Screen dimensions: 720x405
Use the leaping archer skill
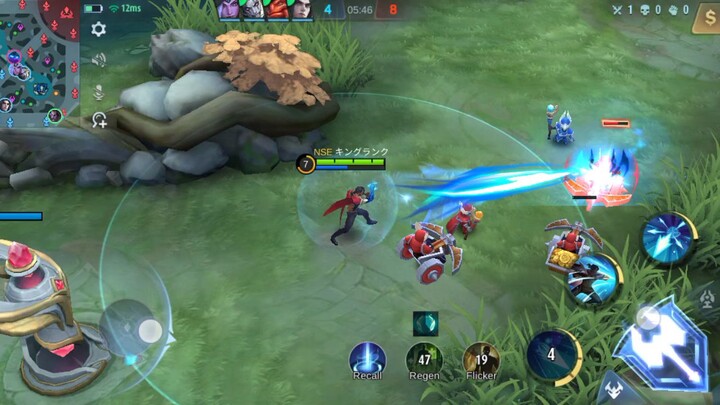pos(593,280)
